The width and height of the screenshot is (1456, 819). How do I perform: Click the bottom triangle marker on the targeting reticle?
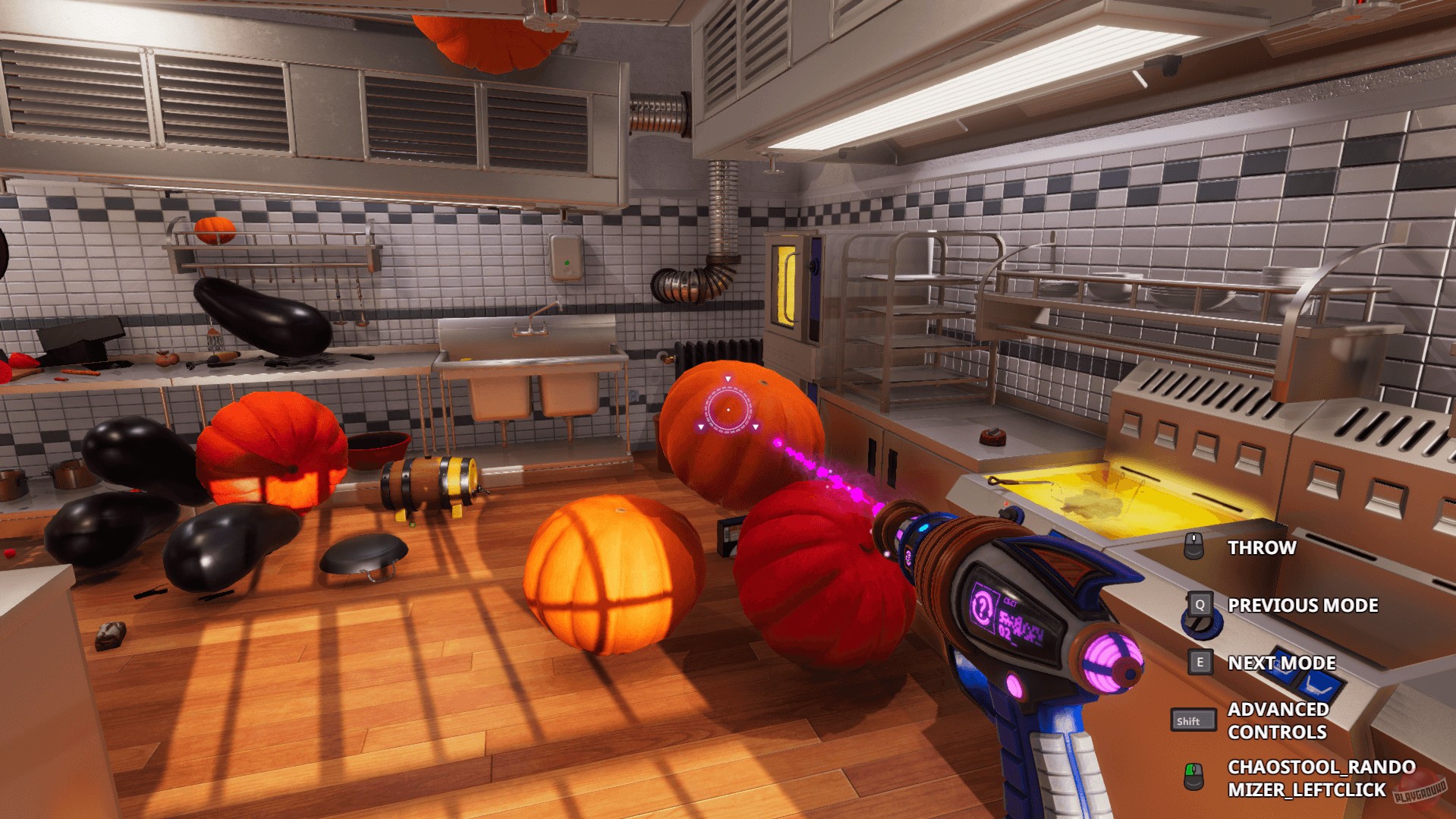[x=756, y=427]
